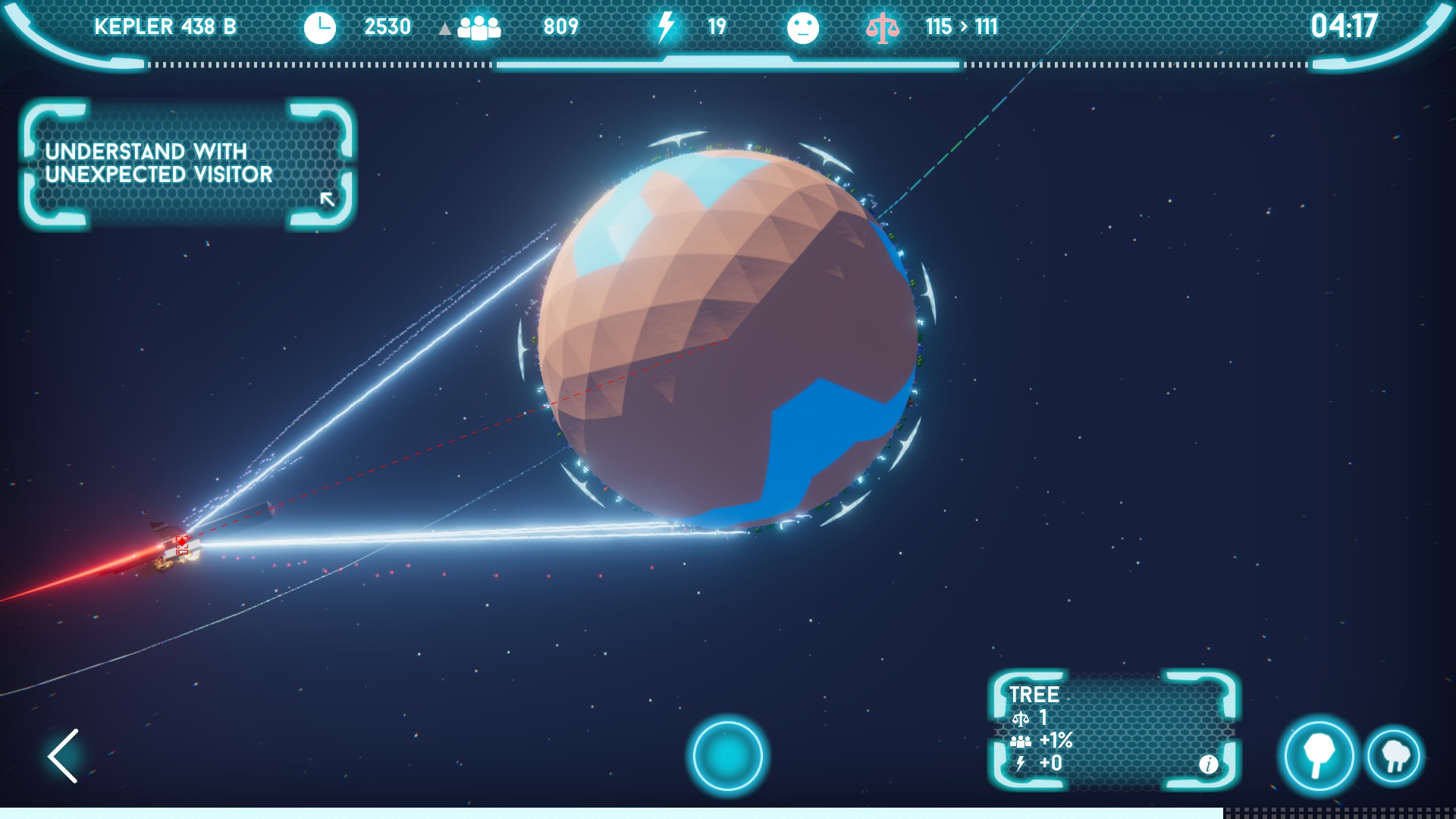1456x819 pixels.
Task: Click the mood smiley face icon
Action: 805,27
